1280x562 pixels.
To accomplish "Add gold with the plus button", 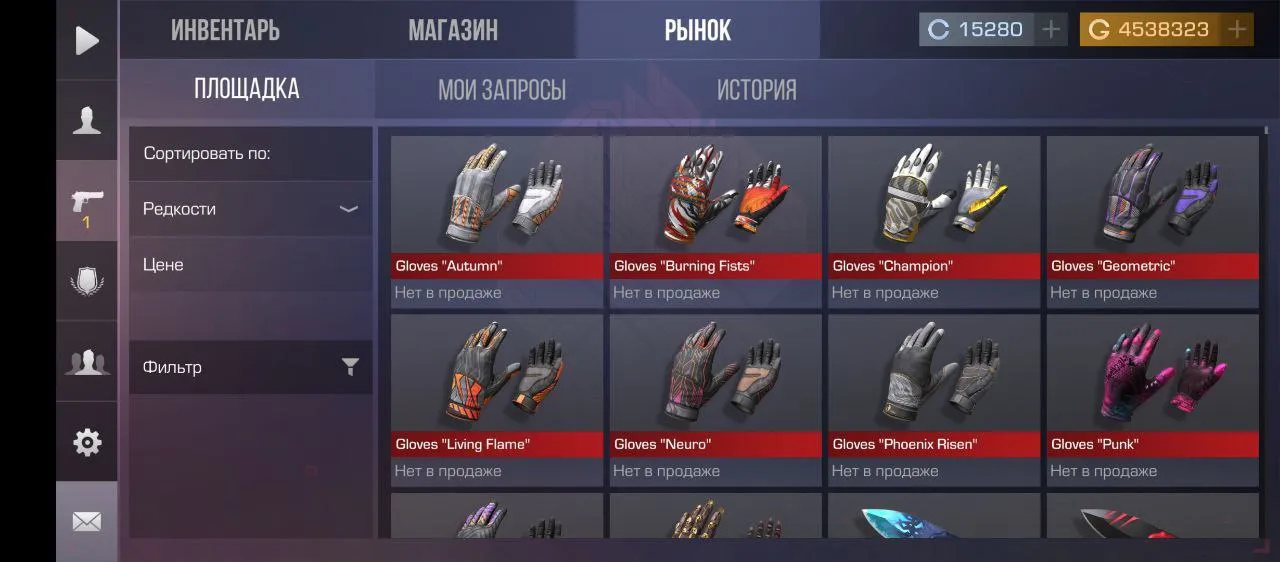I will pos(1237,30).
